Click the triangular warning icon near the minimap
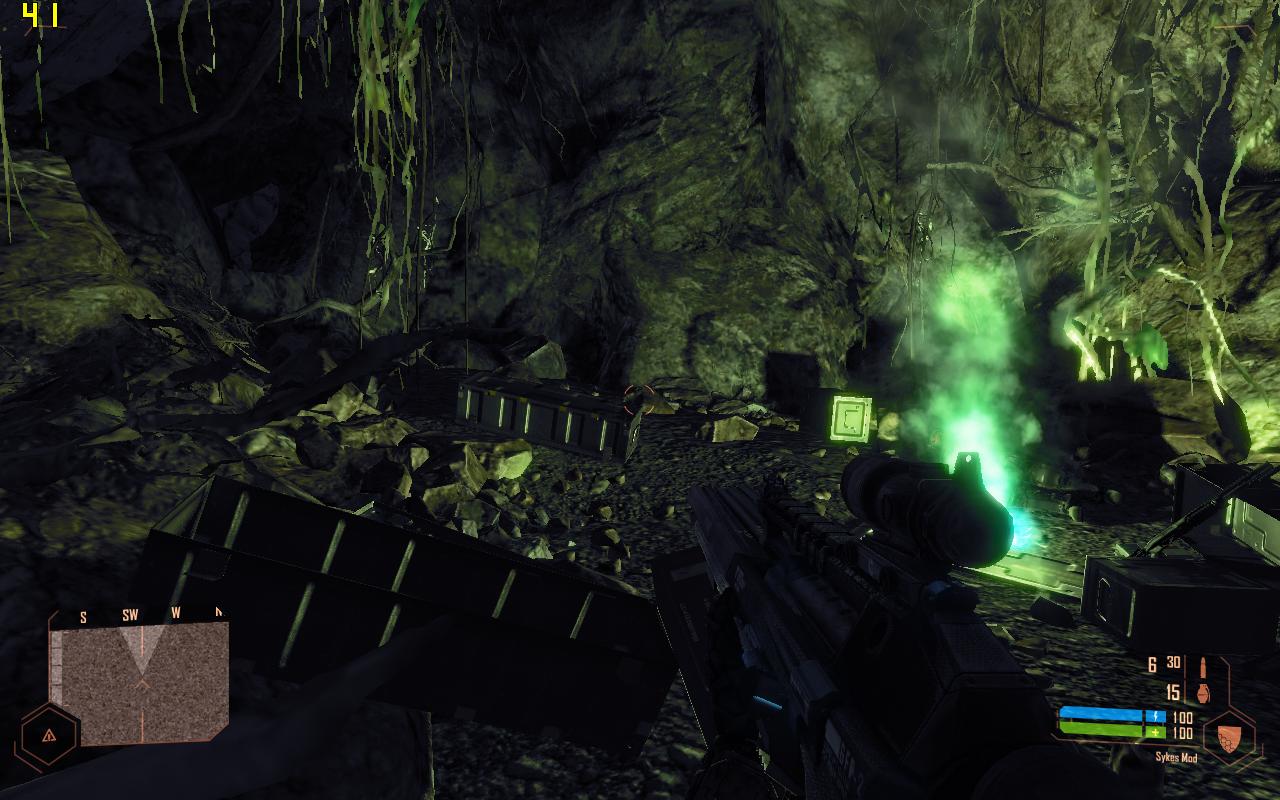 (49, 736)
